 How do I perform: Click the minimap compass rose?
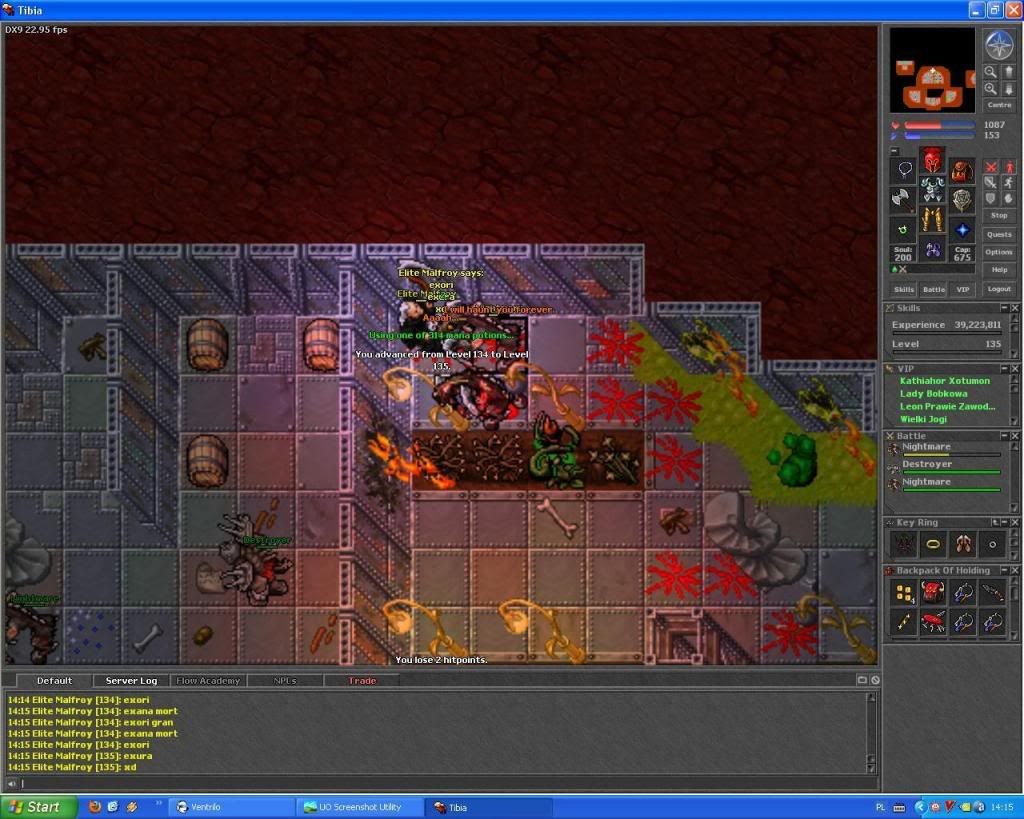[998, 44]
